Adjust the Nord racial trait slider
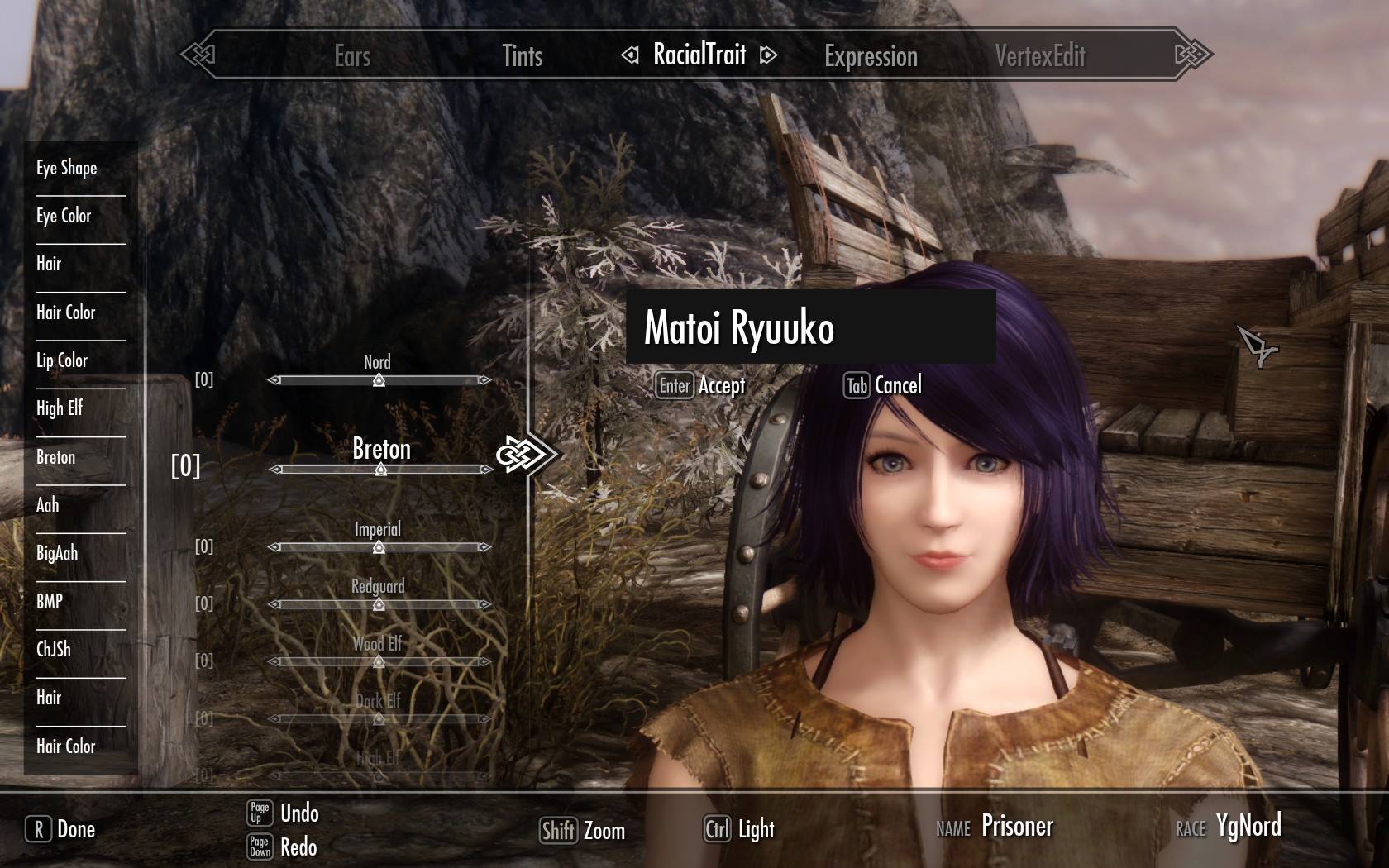The image size is (1389, 868). pyautogui.click(x=379, y=380)
